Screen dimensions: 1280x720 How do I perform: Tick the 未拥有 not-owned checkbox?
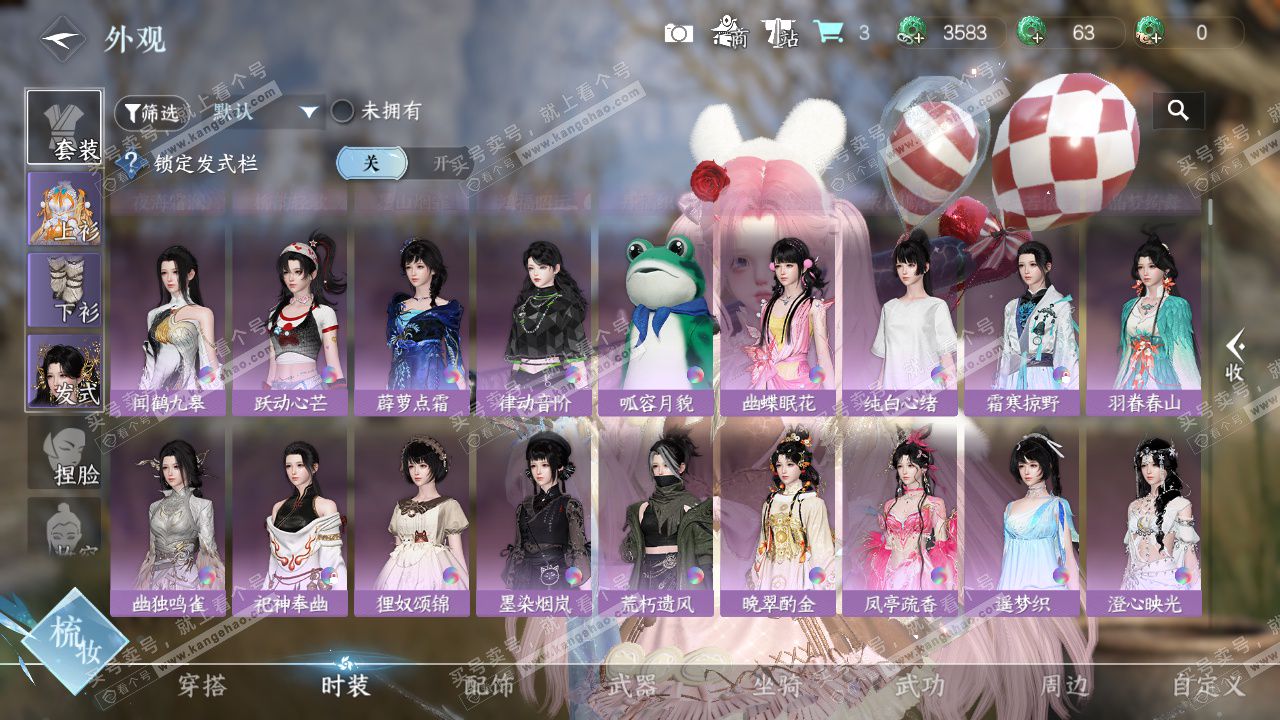tap(343, 111)
